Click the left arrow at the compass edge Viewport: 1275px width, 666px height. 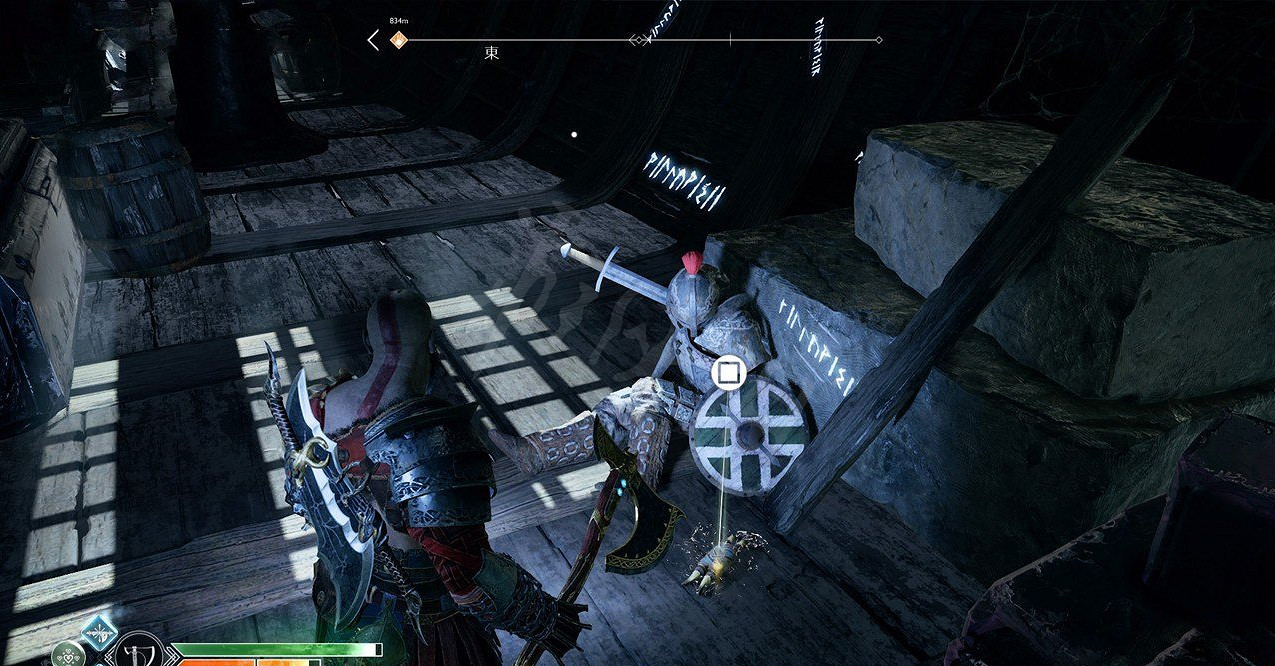(x=373, y=40)
